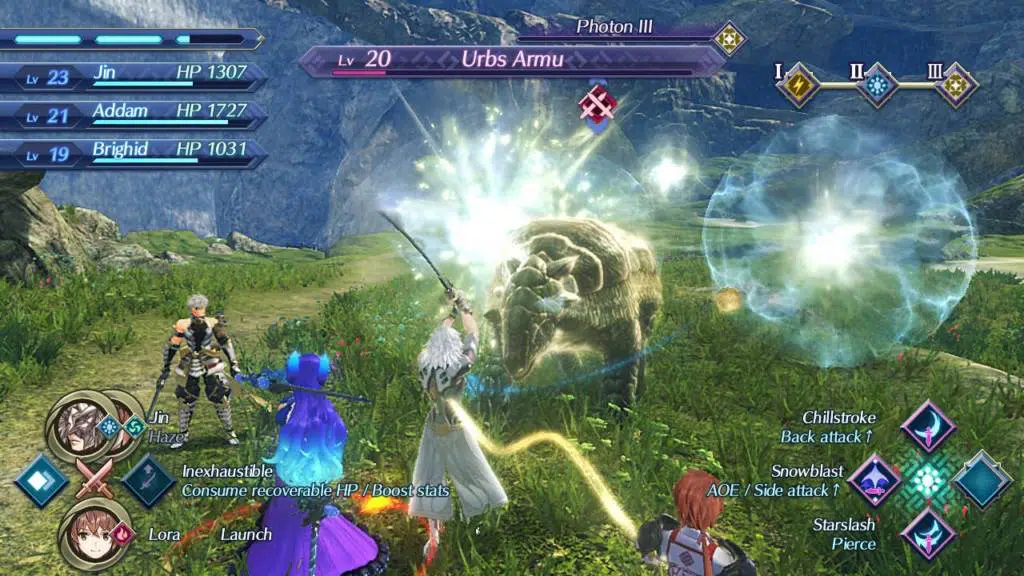Click the crossed swords icon between portraits
The width and height of the screenshot is (1024, 576).
coord(95,478)
